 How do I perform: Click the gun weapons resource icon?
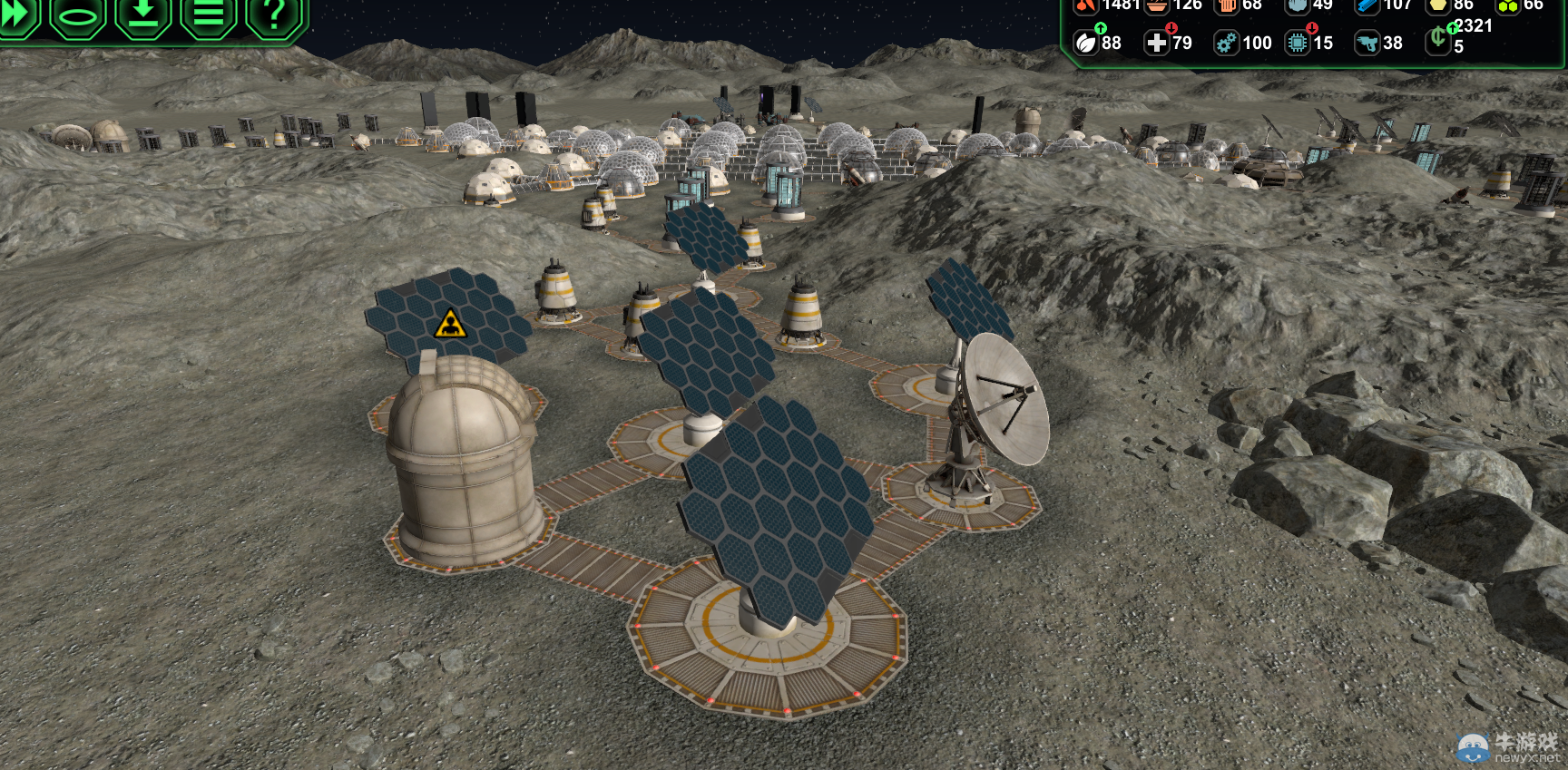point(1367,43)
